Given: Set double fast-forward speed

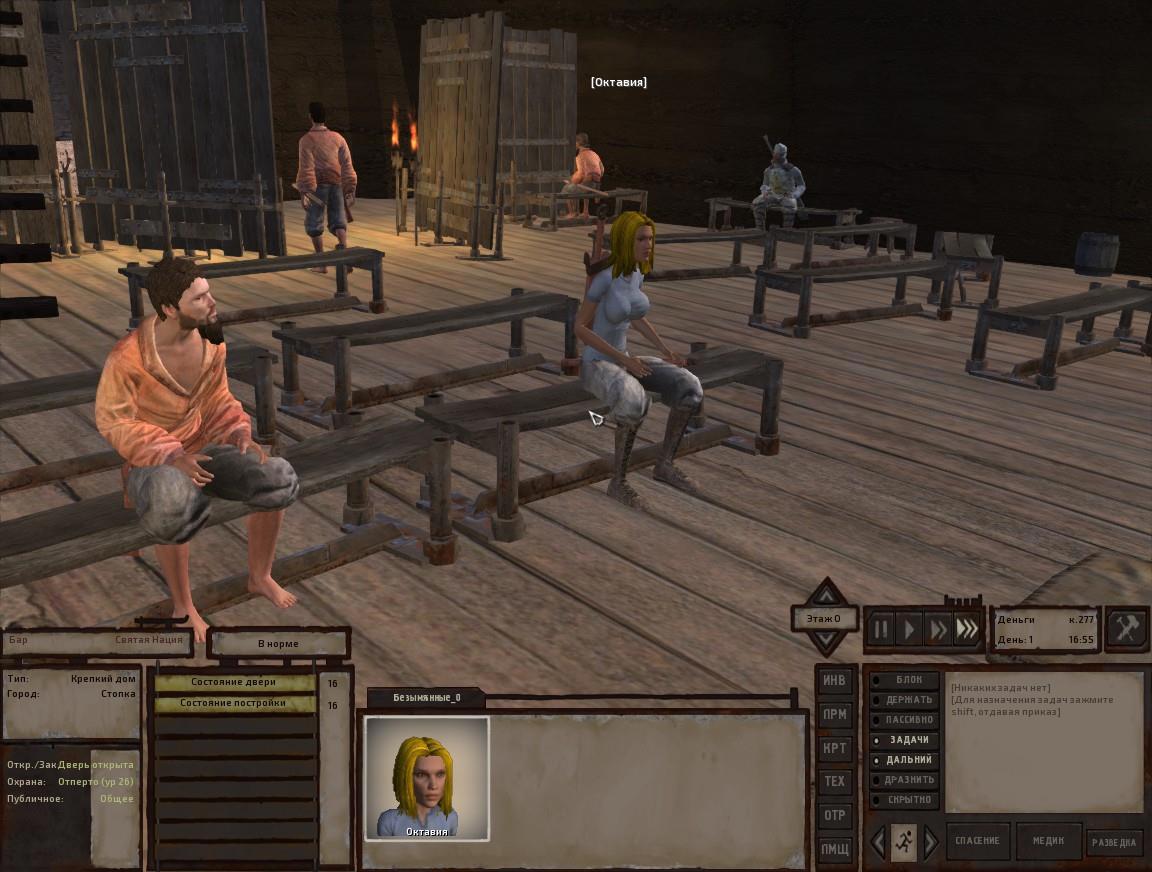Looking at the screenshot, I should [937, 629].
